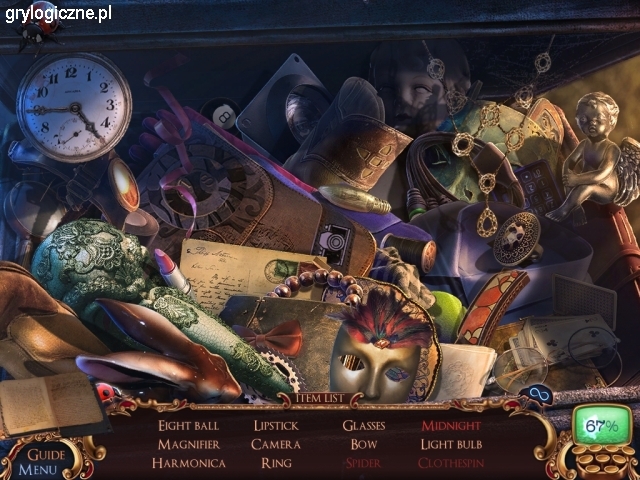Viewport: 640px width, 480px height.
Task: Open the journal book above Guide
Action: tap(38, 403)
